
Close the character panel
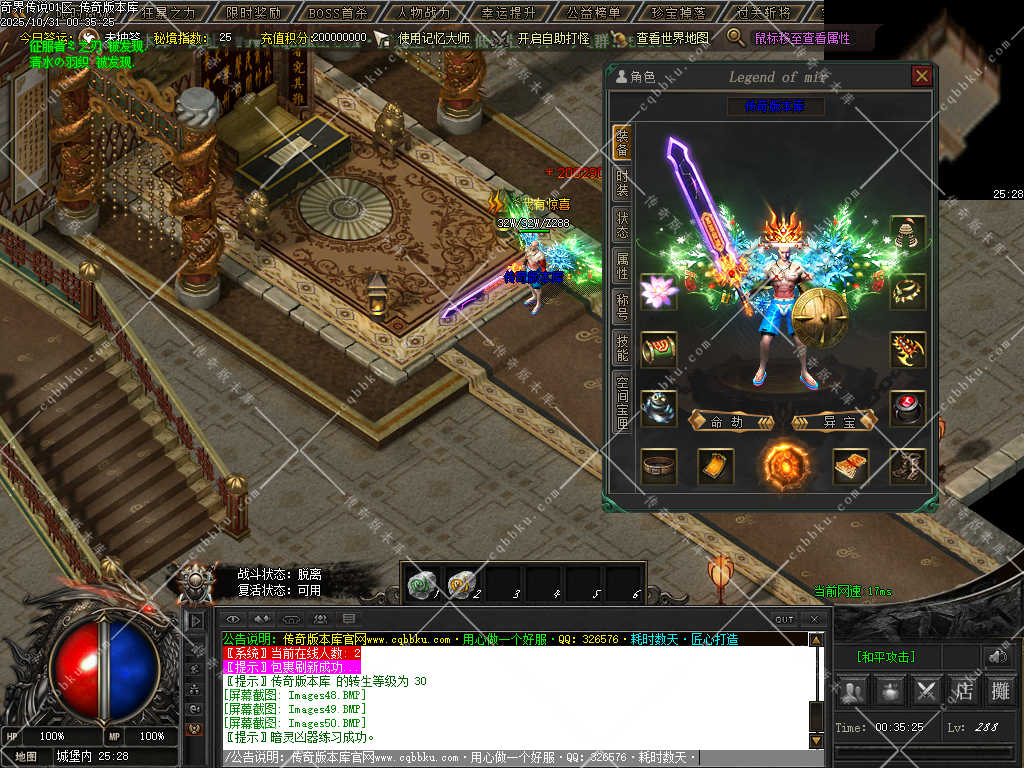[x=920, y=76]
